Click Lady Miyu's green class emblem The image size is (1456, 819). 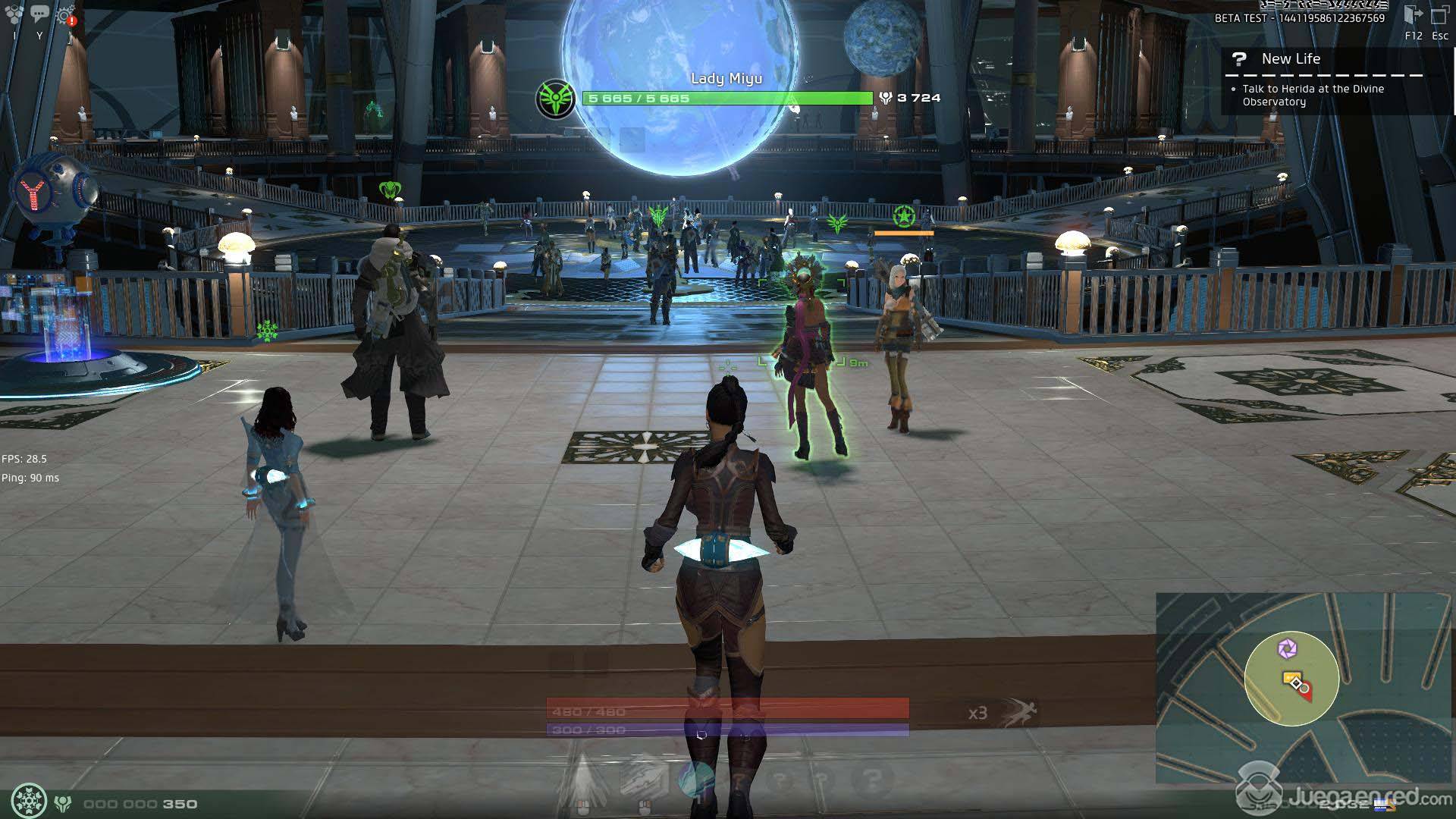tap(555, 99)
